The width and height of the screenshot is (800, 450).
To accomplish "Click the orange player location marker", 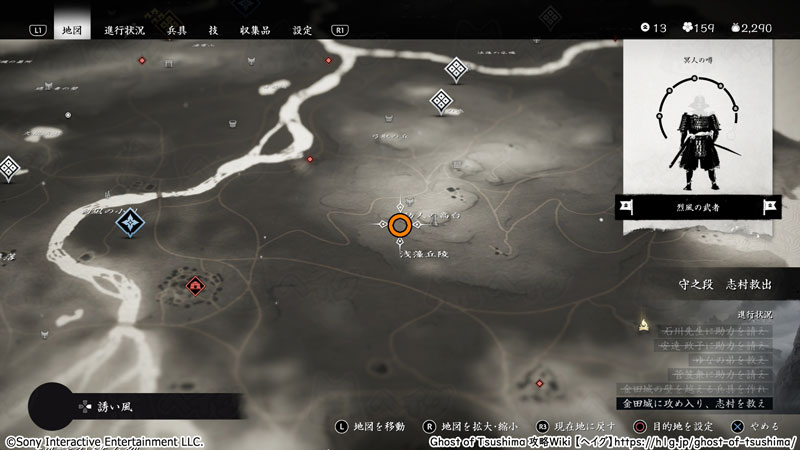I will pyautogui.click(x=400, y=226).
